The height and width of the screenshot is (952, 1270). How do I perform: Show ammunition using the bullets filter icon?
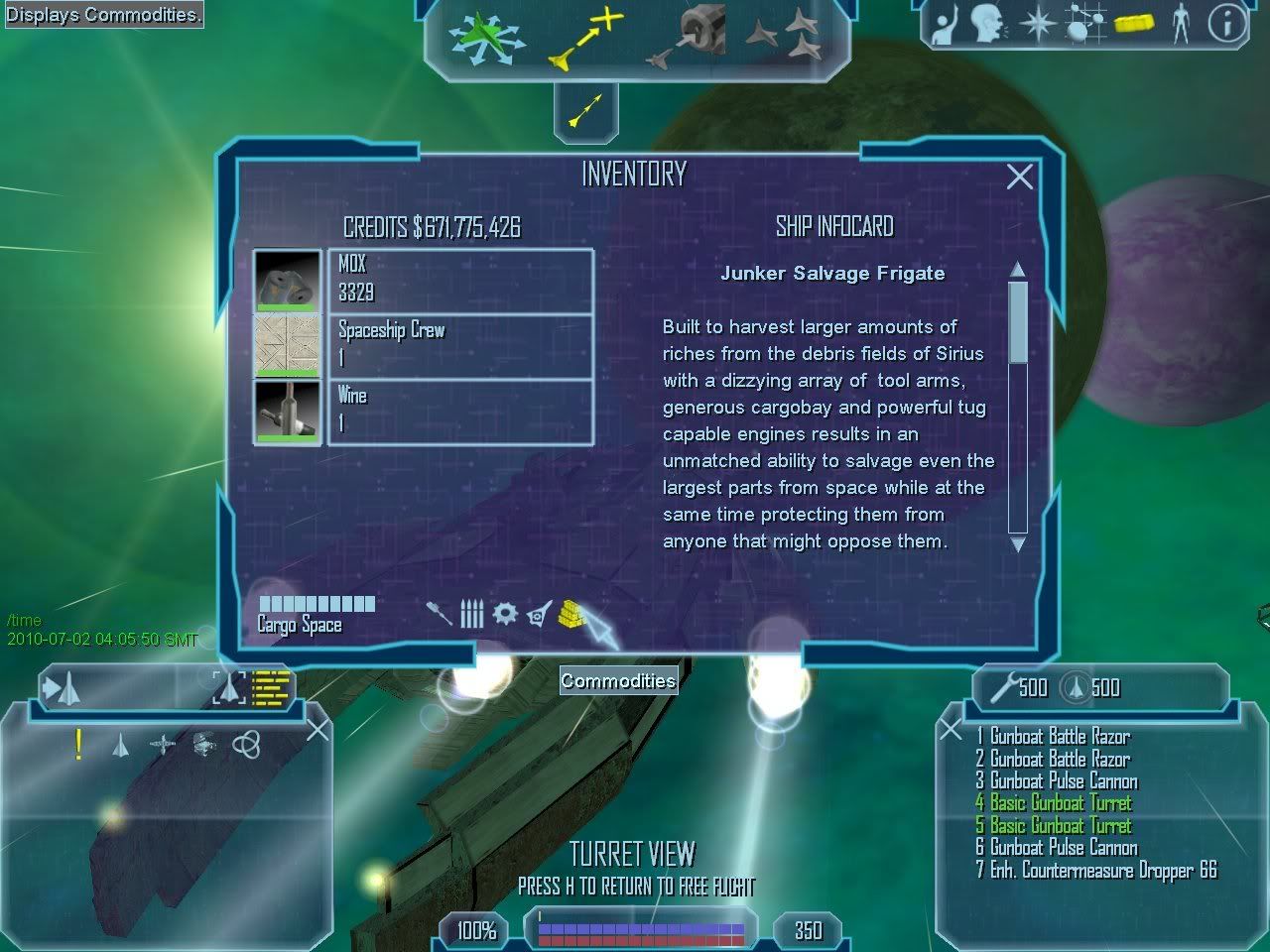(471, 615)
